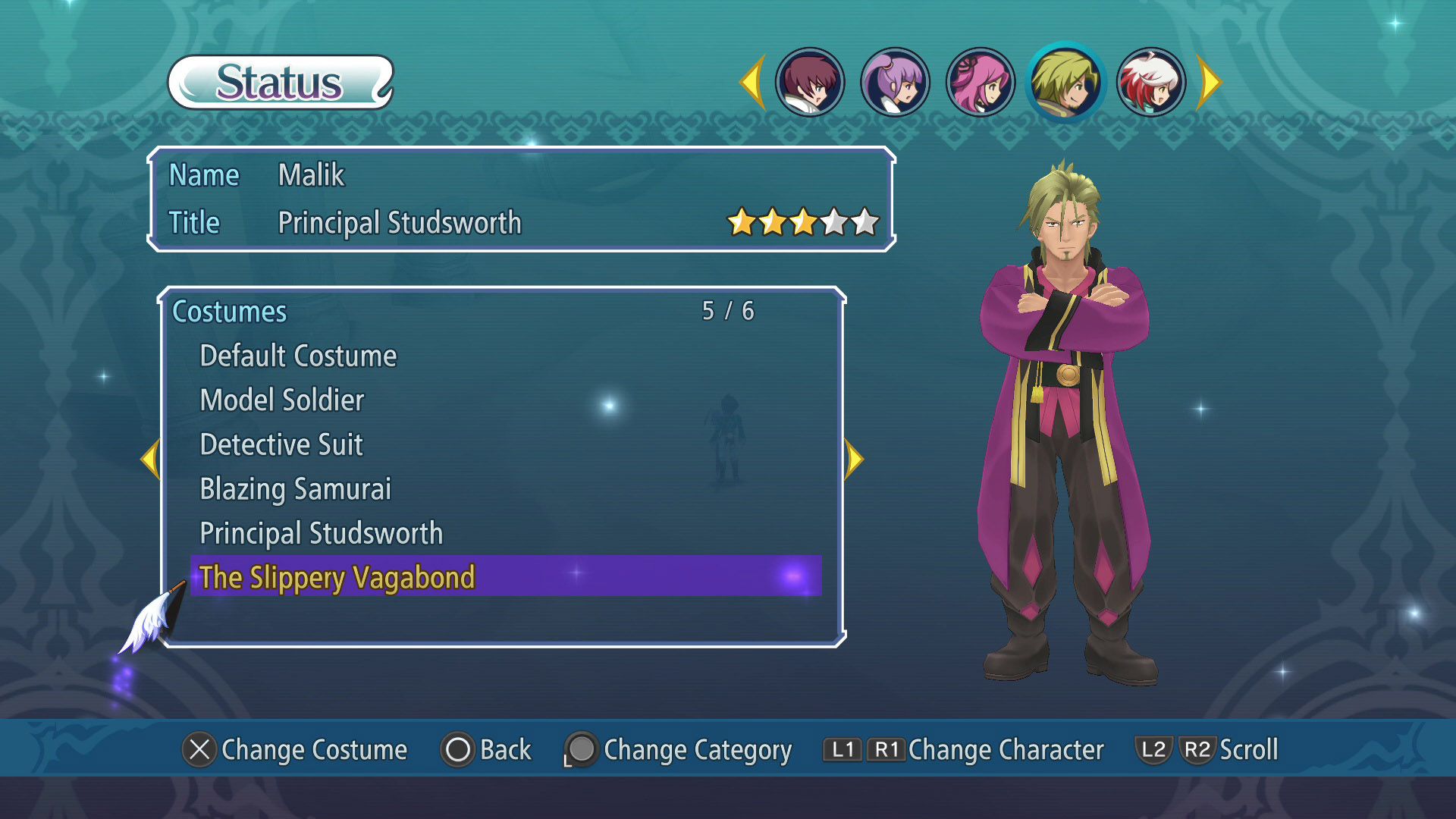This screenshot has height=819, width=1456.
Task: Click the right arrow beside character portraits
Action: tap(1209, 82)
